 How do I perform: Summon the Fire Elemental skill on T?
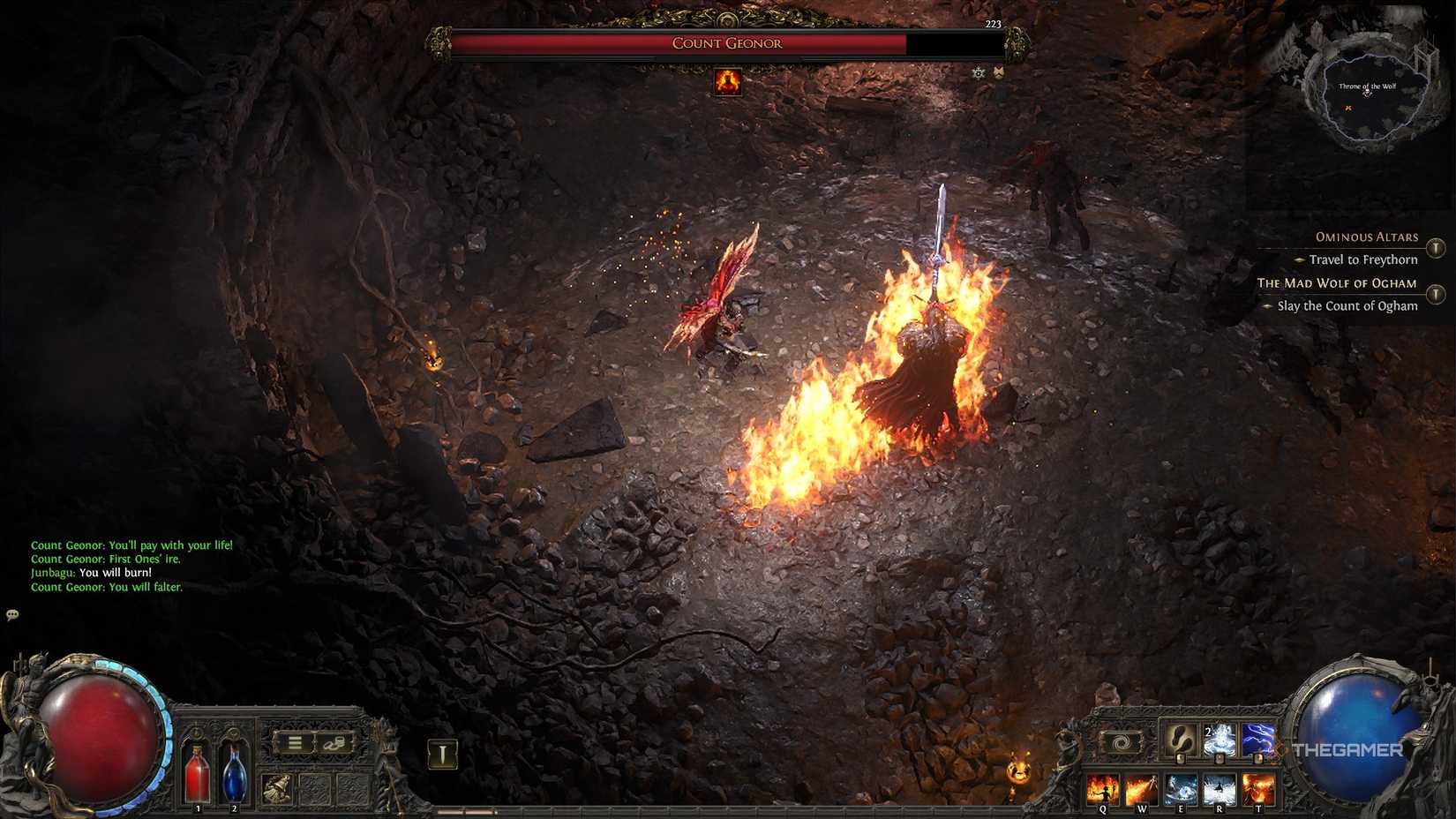[1257, 790]
